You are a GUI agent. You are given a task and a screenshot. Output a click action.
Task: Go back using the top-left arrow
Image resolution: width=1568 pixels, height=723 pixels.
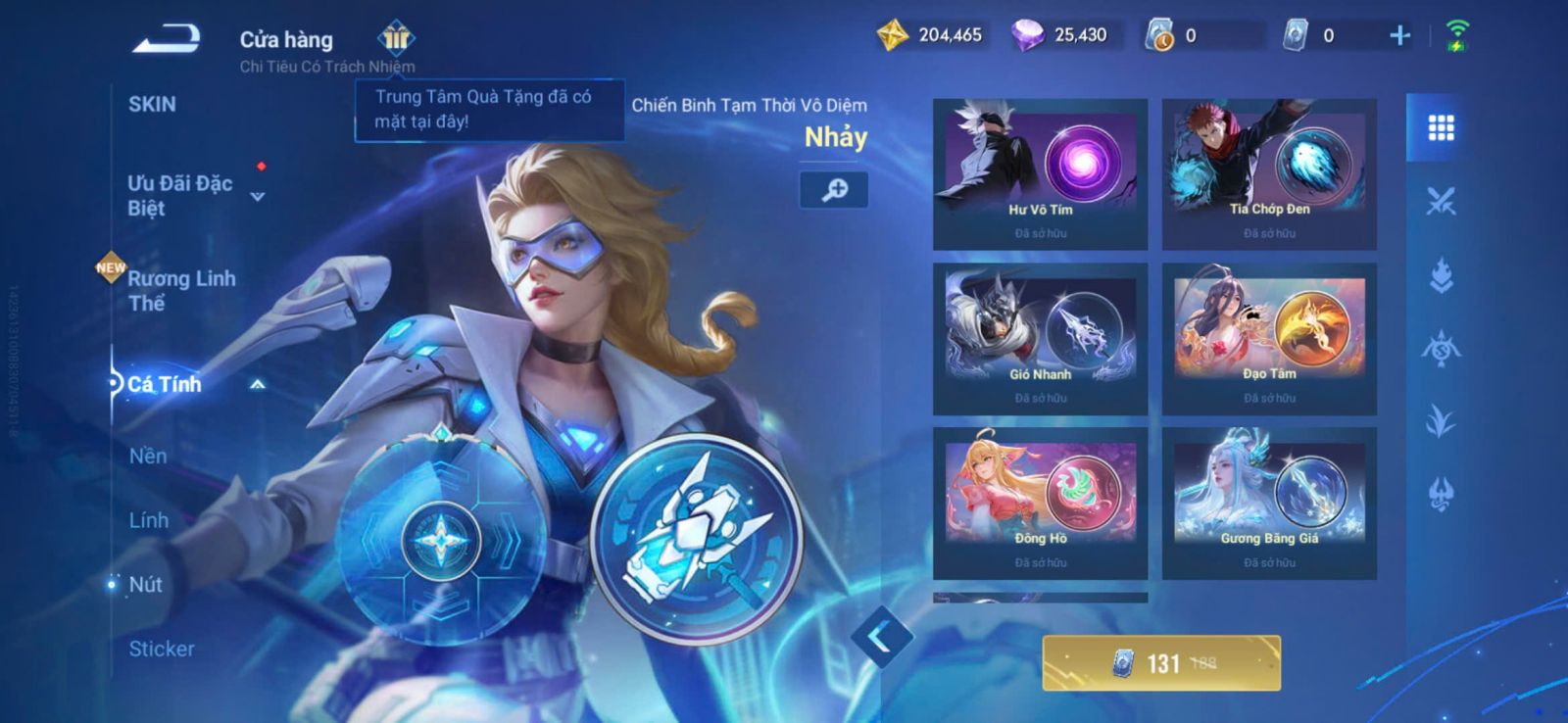[167, 40]
